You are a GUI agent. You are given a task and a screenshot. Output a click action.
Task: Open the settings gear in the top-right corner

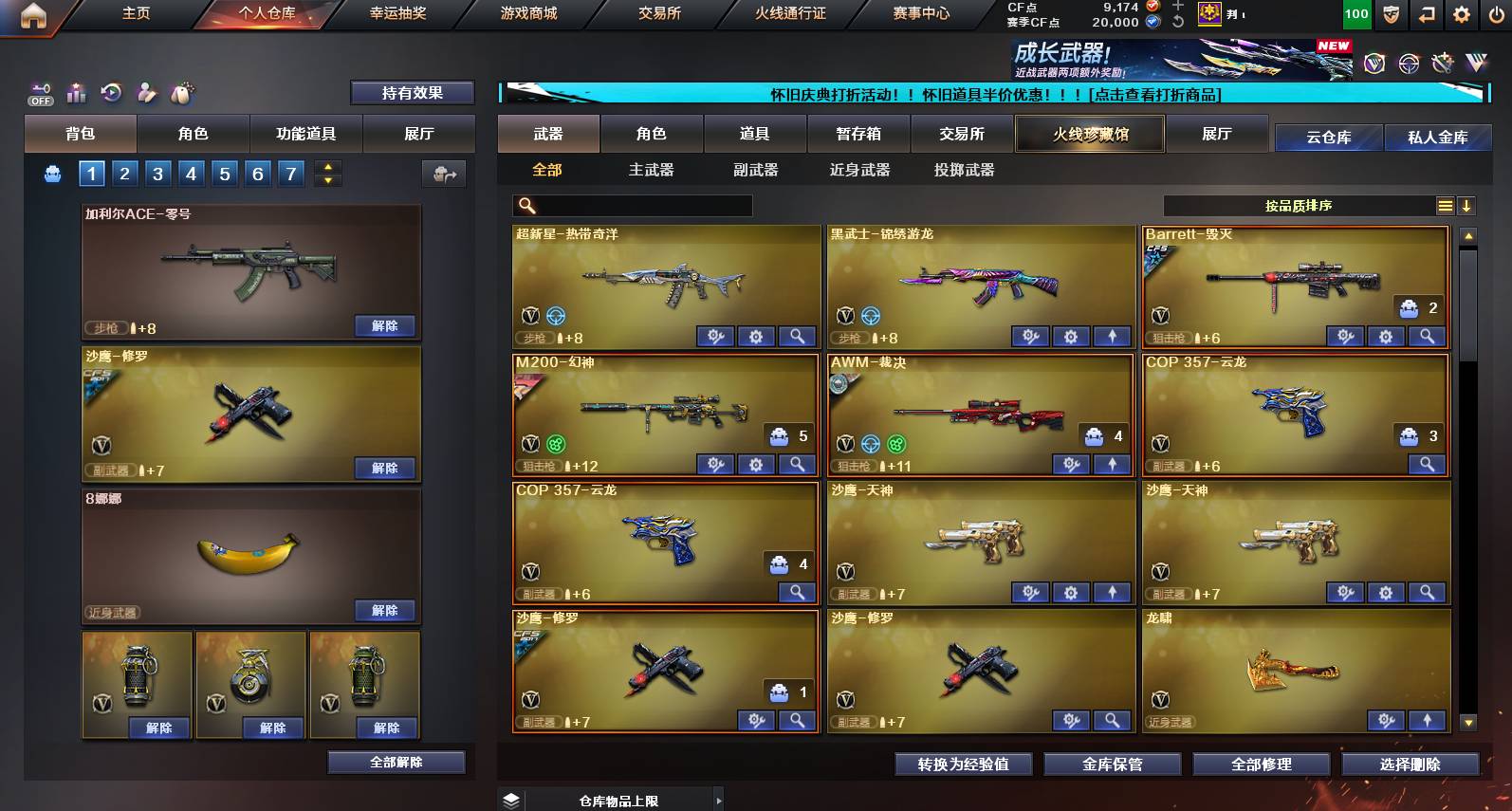(x=1459, y=14)
